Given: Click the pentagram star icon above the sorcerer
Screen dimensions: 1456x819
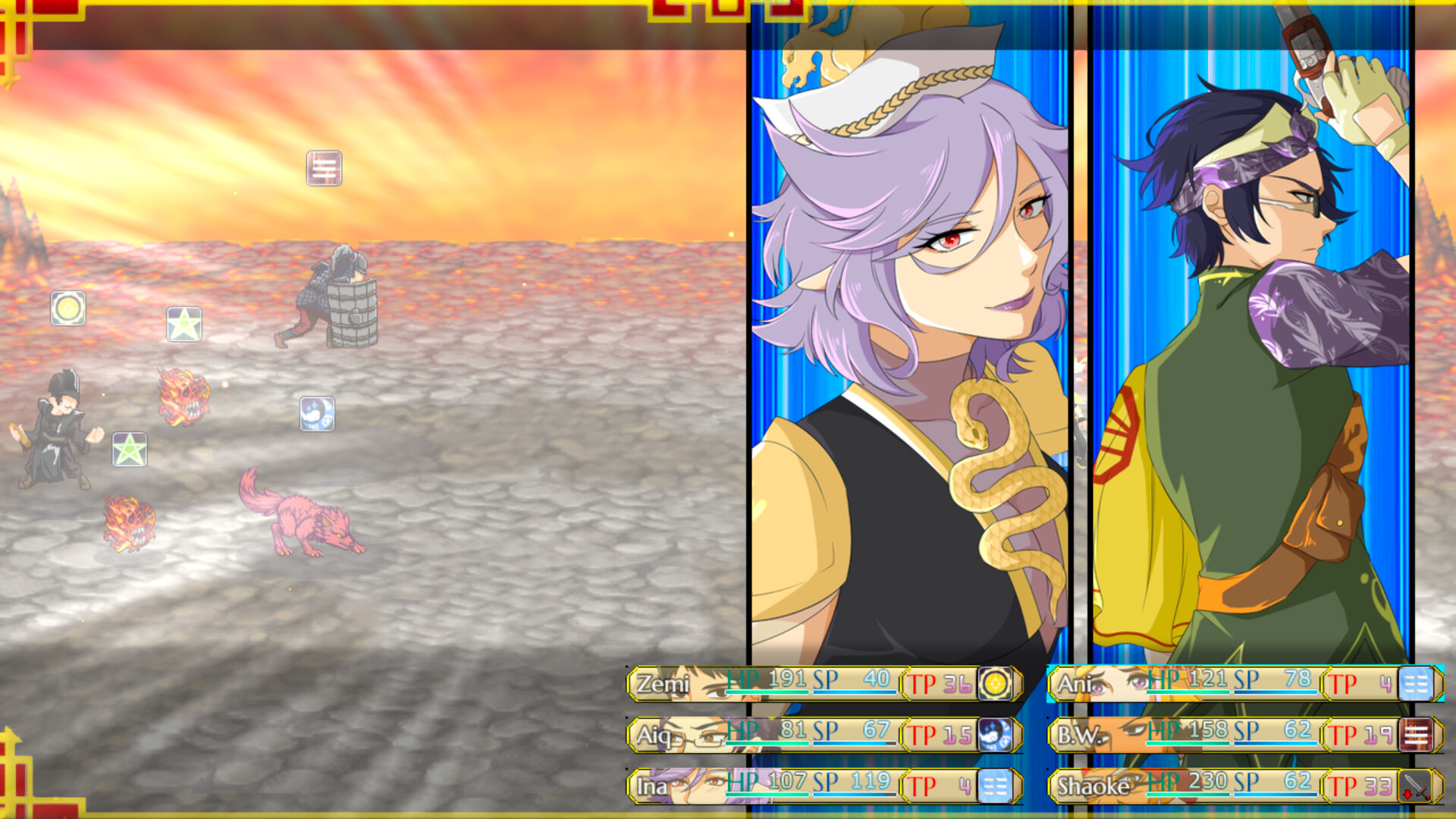Looking at the screenshot, I should [130, 448].
